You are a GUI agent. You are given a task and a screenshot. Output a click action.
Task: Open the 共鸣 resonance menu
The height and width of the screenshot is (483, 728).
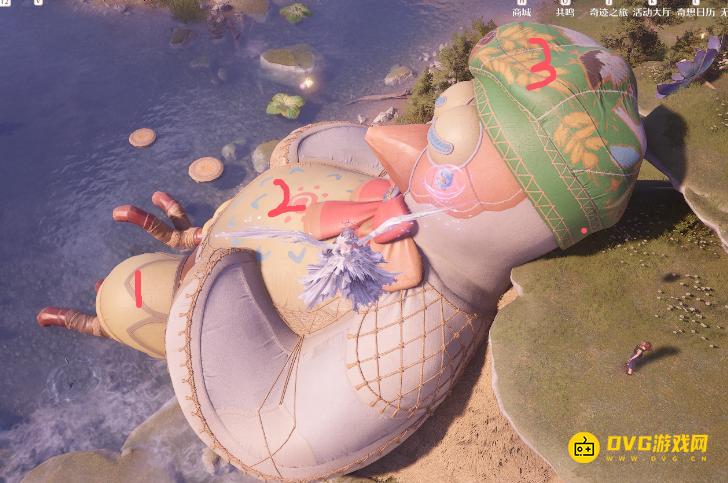(565, 9)
